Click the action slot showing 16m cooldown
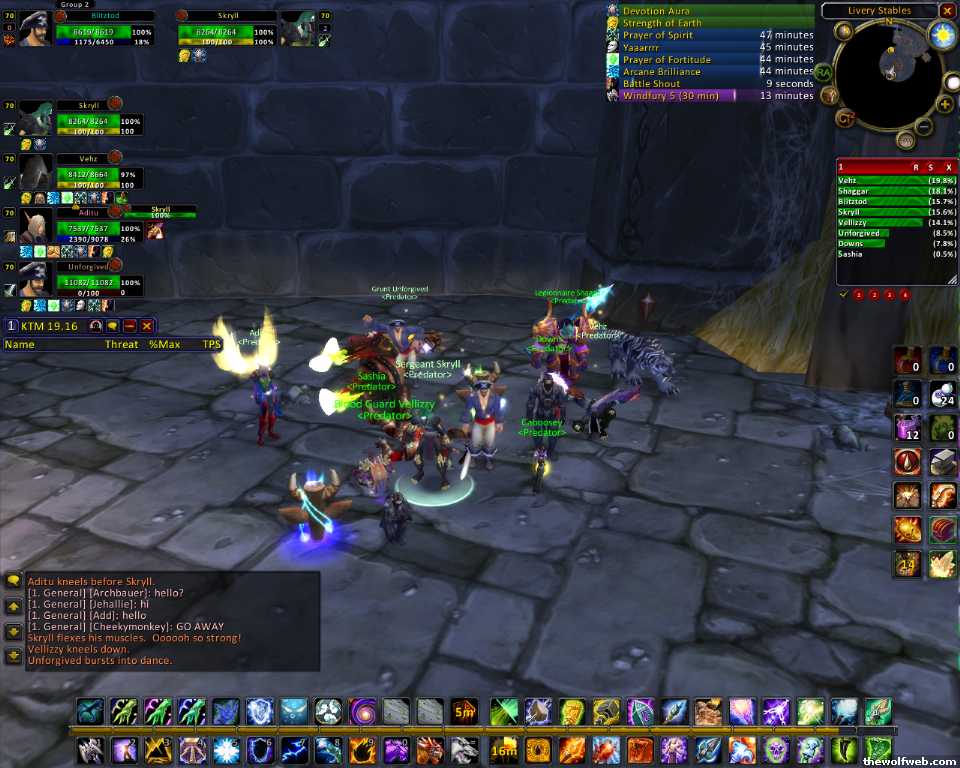This screenshot has height=768, width=960. coord(503,749)
